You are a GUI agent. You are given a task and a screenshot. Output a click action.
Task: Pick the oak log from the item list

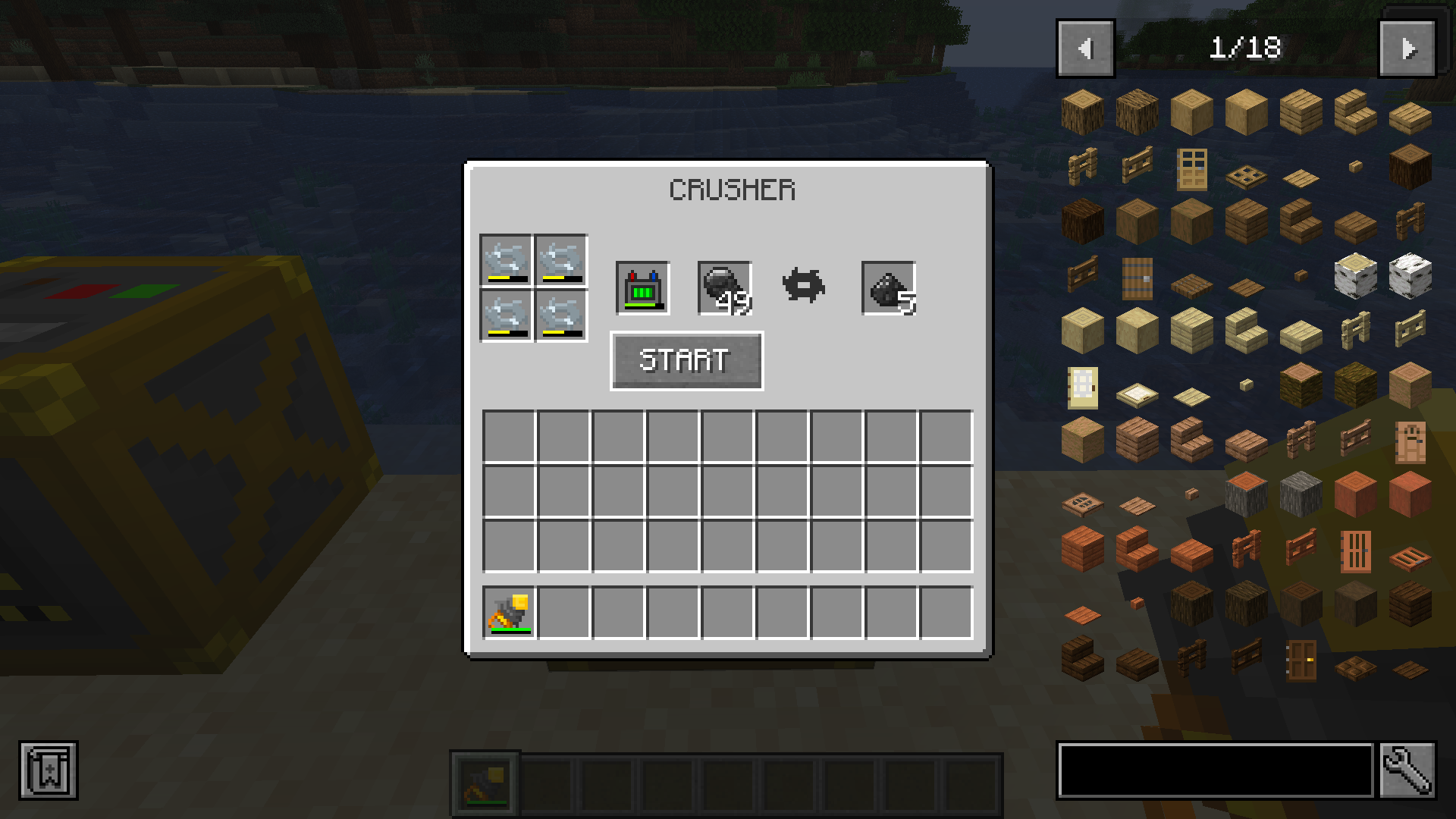(1082, 111)
